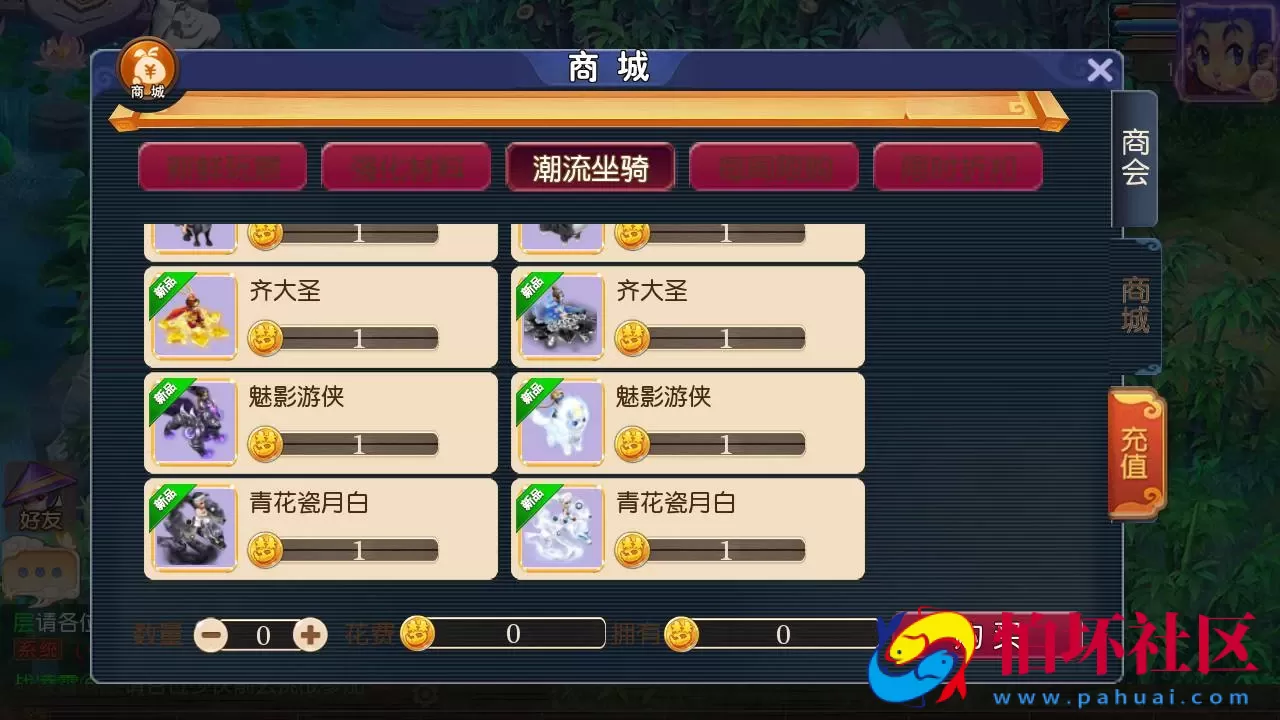Open the 强化材料 category tab
Image resolution: width=1280 pixels, height=720 pixels.
(x=406, y=167)
